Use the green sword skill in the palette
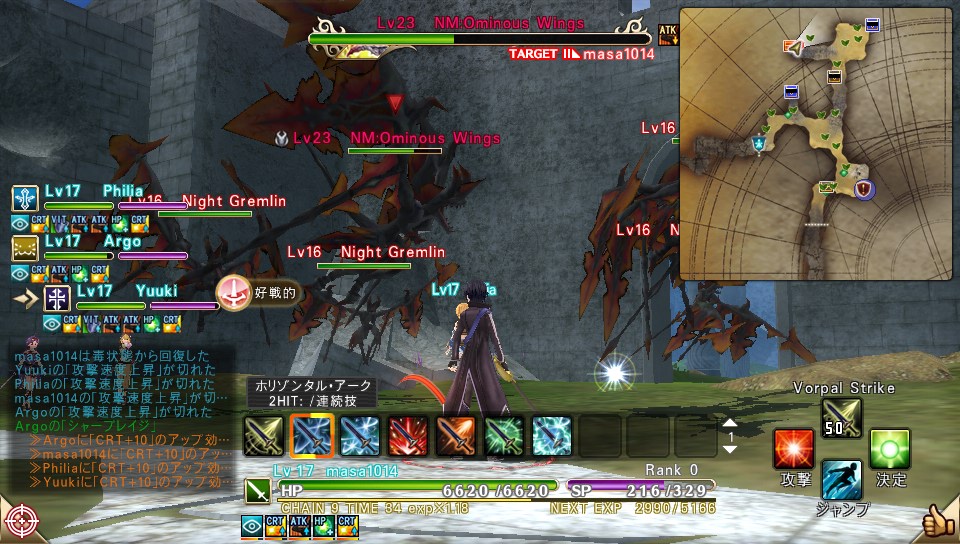This screenshot has width=960, height=544. pos(503,436)
